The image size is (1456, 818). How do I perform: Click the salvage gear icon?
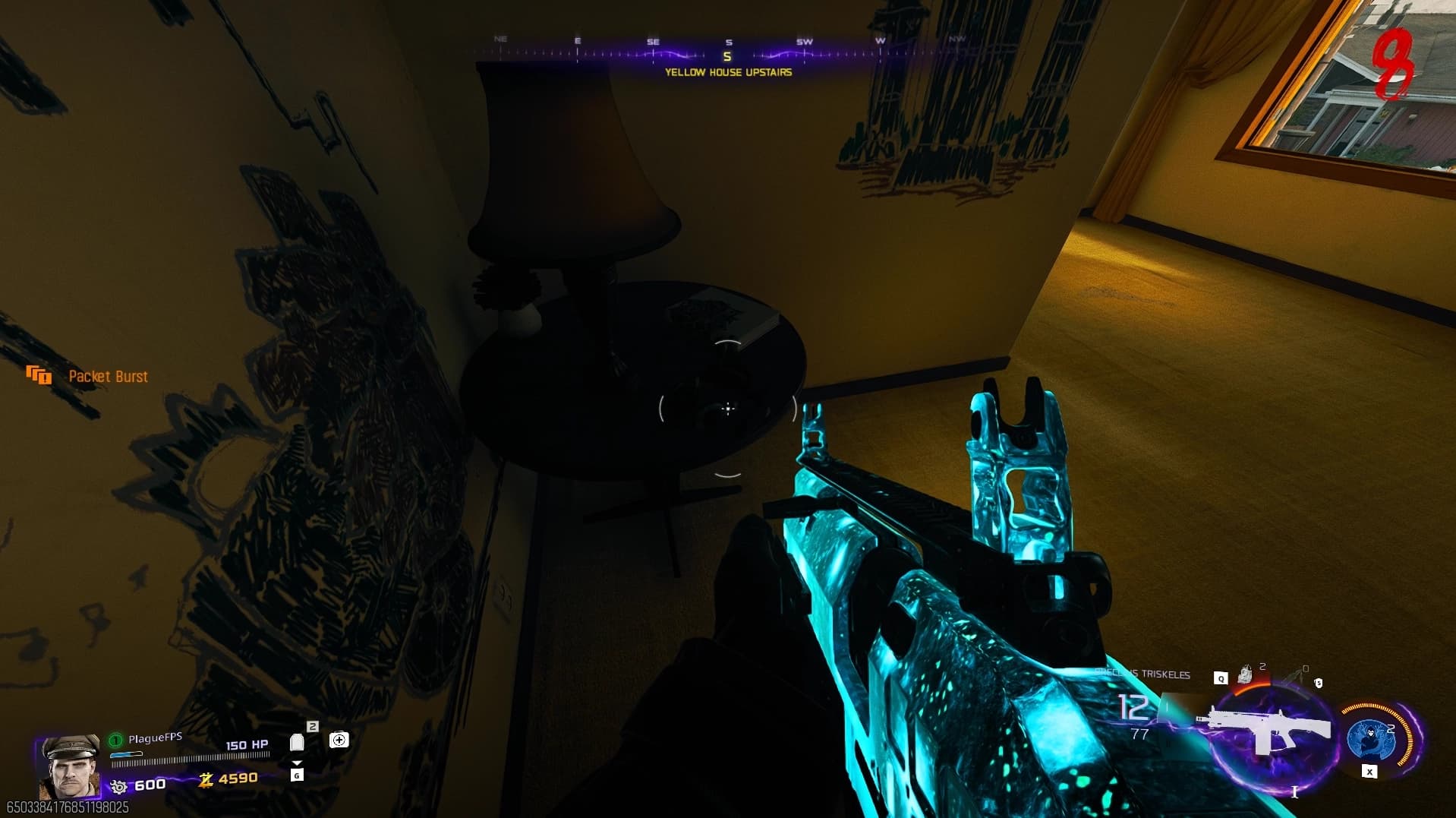tap(118, 786)
